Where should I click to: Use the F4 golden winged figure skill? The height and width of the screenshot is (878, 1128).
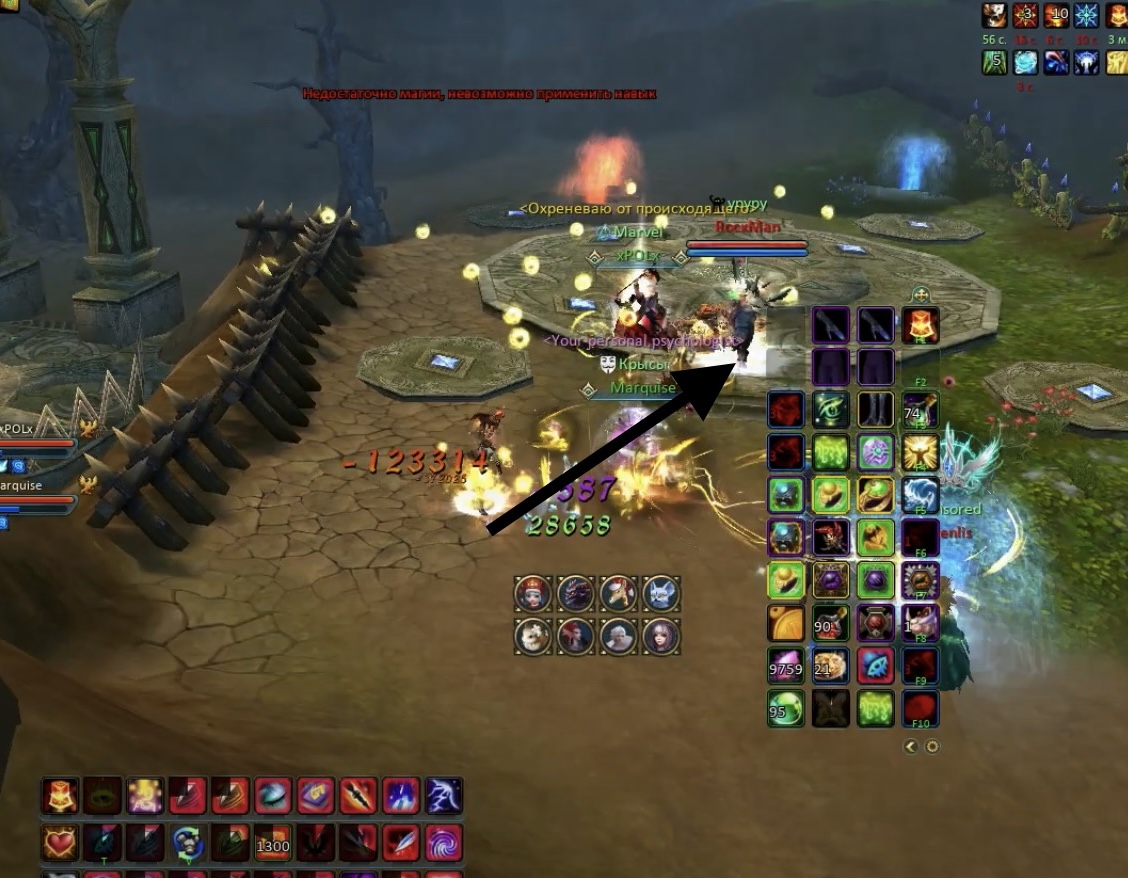click(920, 453)
